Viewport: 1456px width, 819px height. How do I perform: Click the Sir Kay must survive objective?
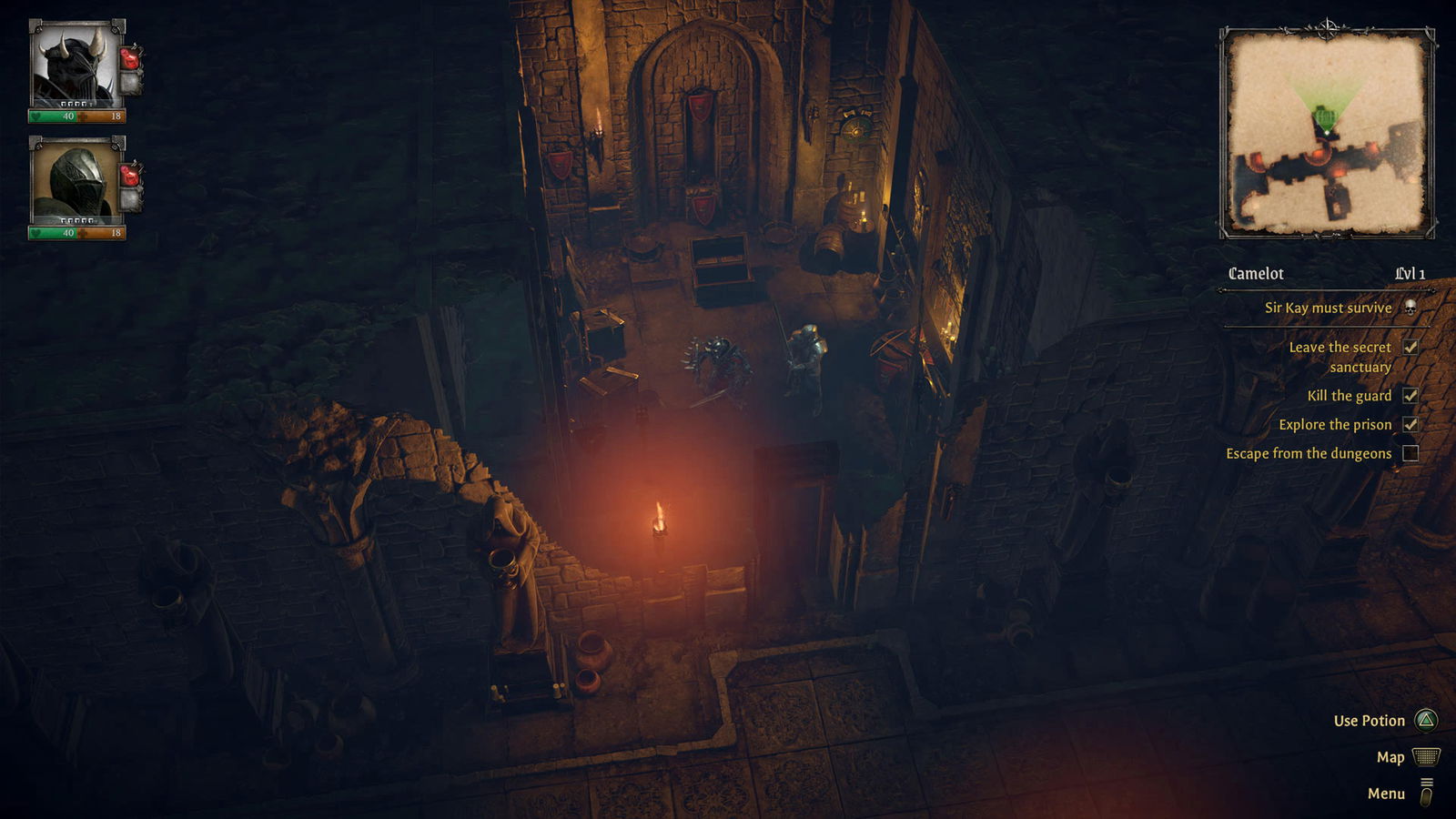(1328, 308)
